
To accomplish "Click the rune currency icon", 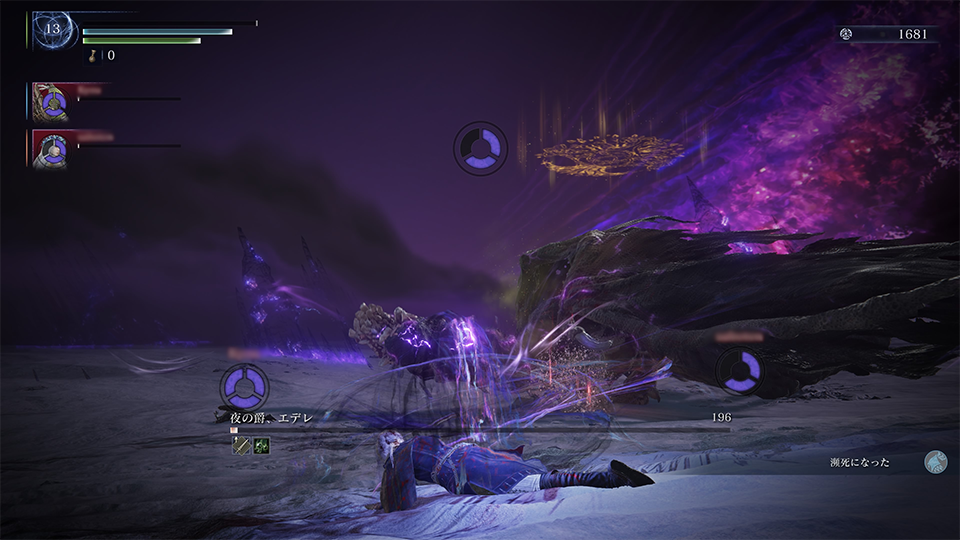I will click(x=846, y=33).
